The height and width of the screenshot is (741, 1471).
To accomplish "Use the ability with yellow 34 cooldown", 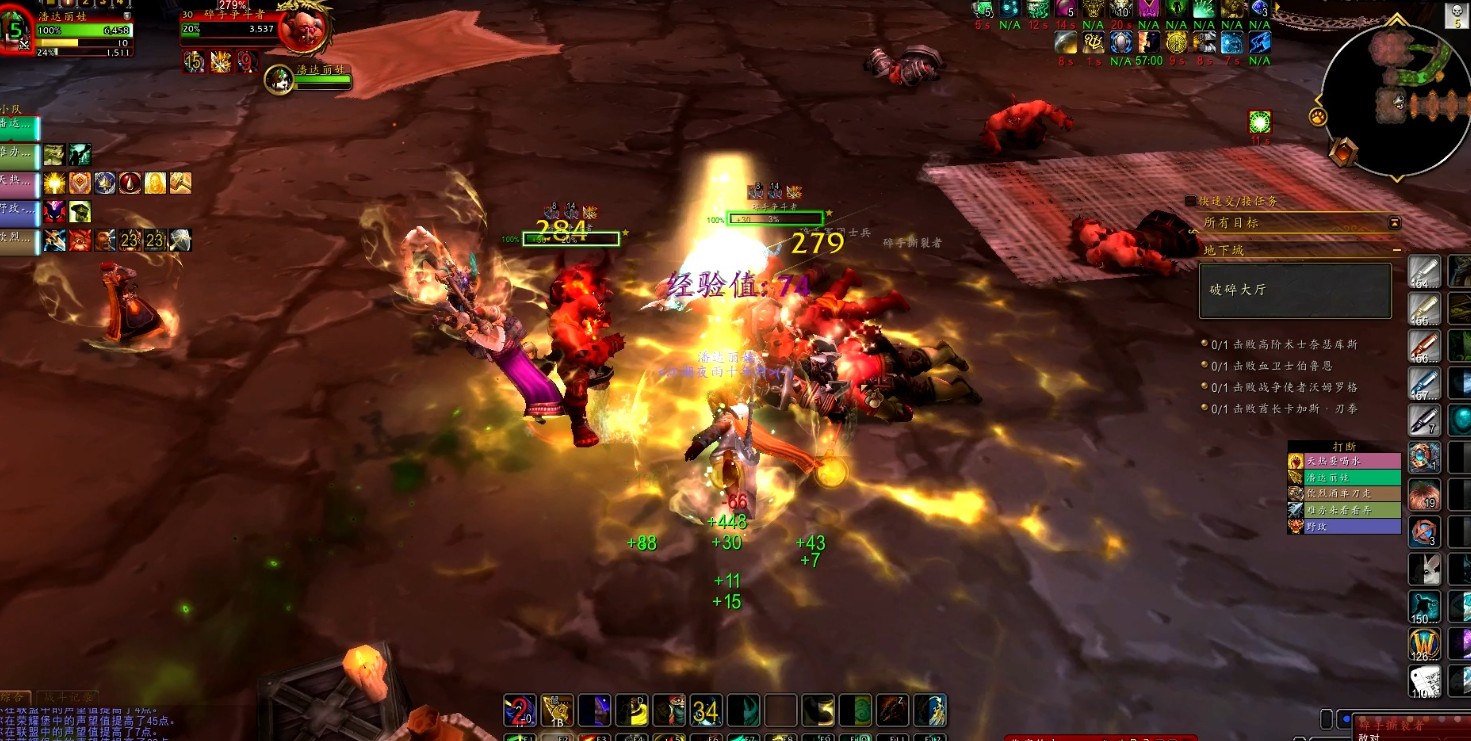I will [706, 710].
